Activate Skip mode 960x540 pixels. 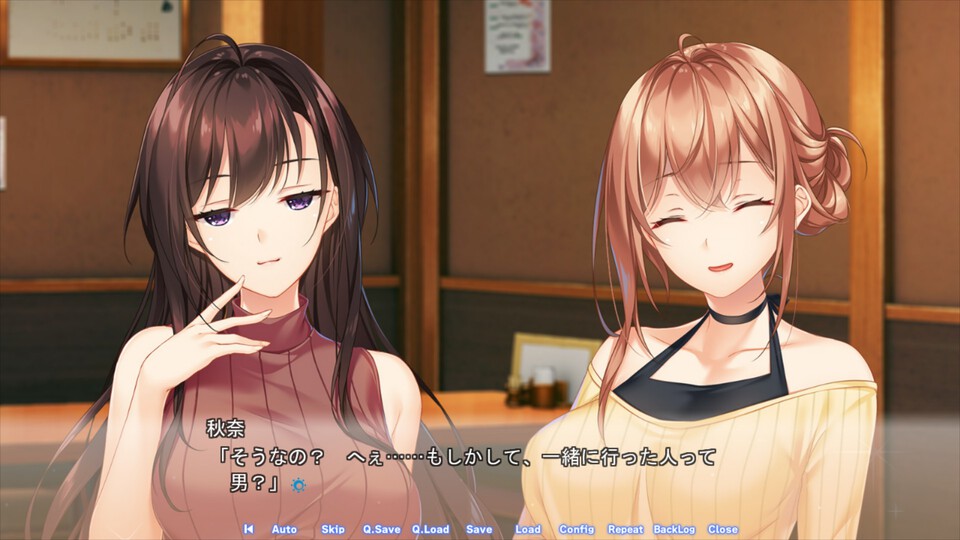point(333,529)
